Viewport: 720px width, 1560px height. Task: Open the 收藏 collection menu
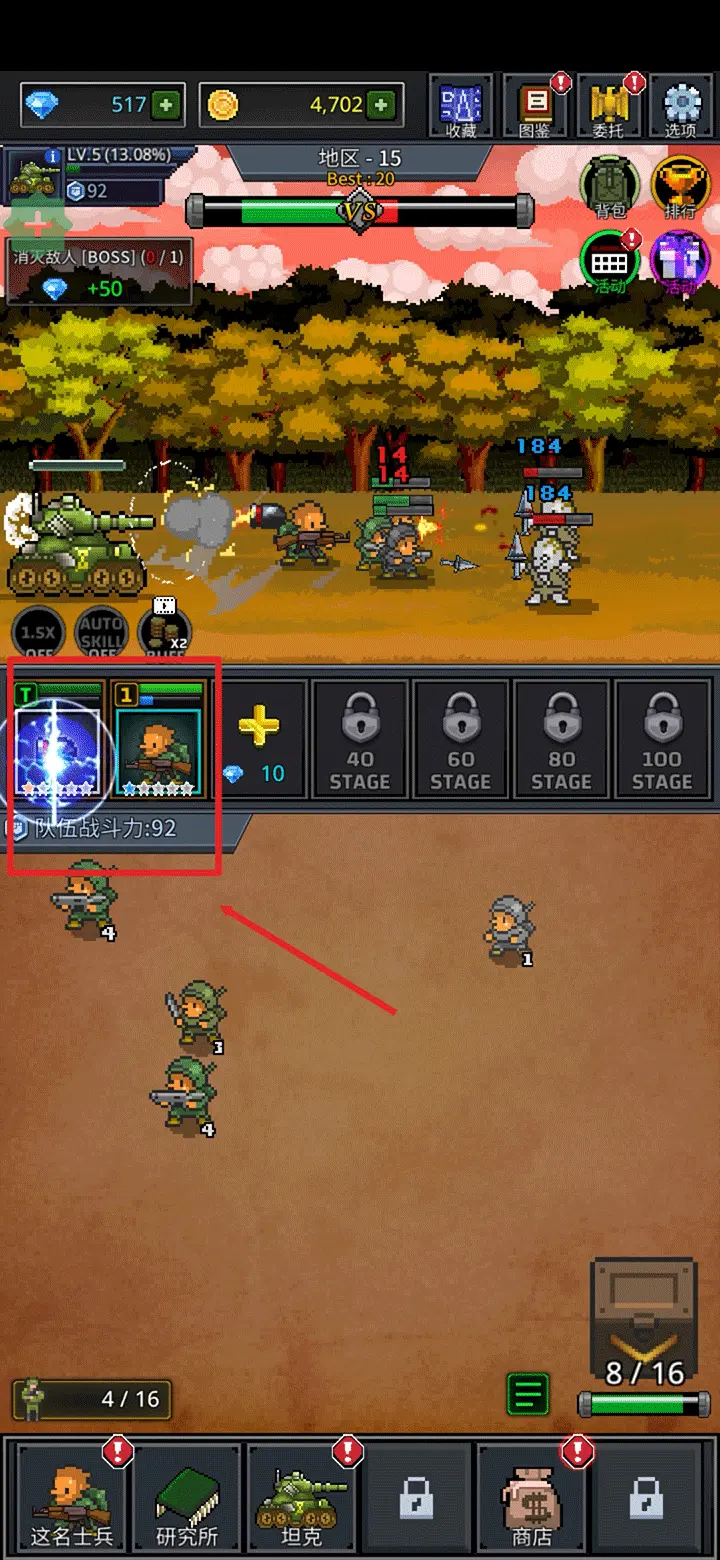[461, 107]
